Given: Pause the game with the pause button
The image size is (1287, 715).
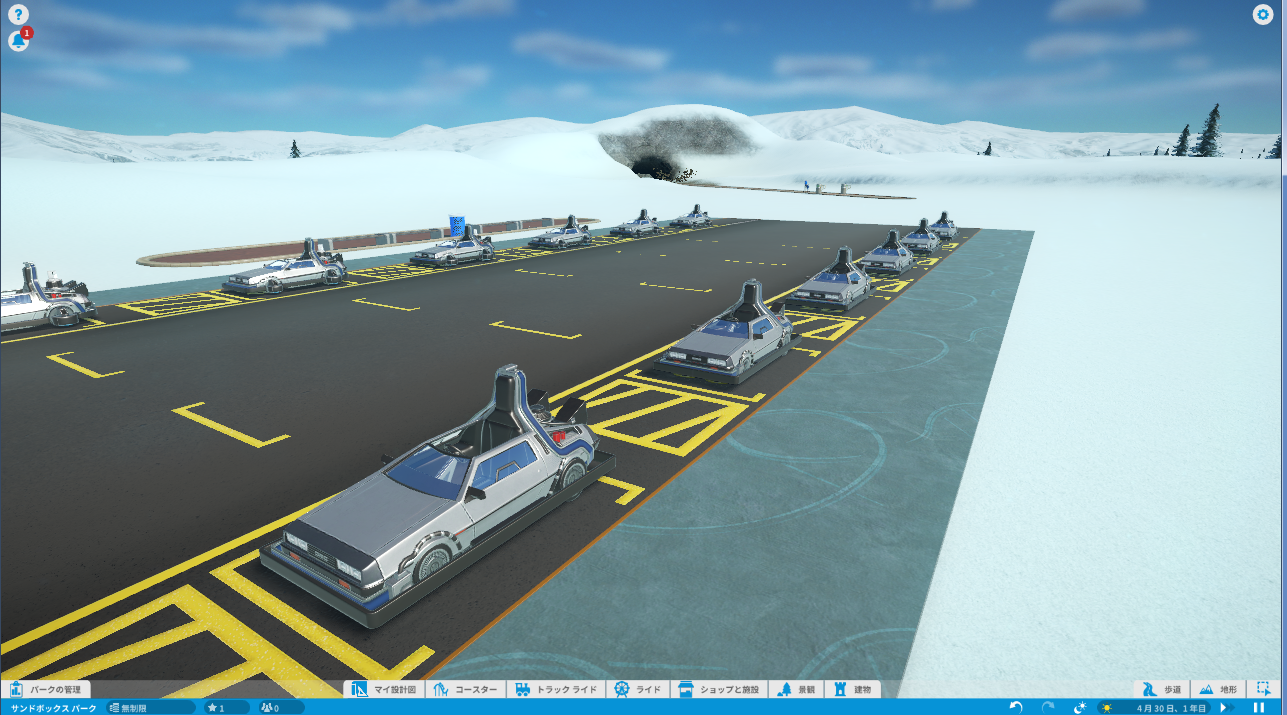Looking at the screenshot, I should pyautogui.click(x=1259, y=707).
